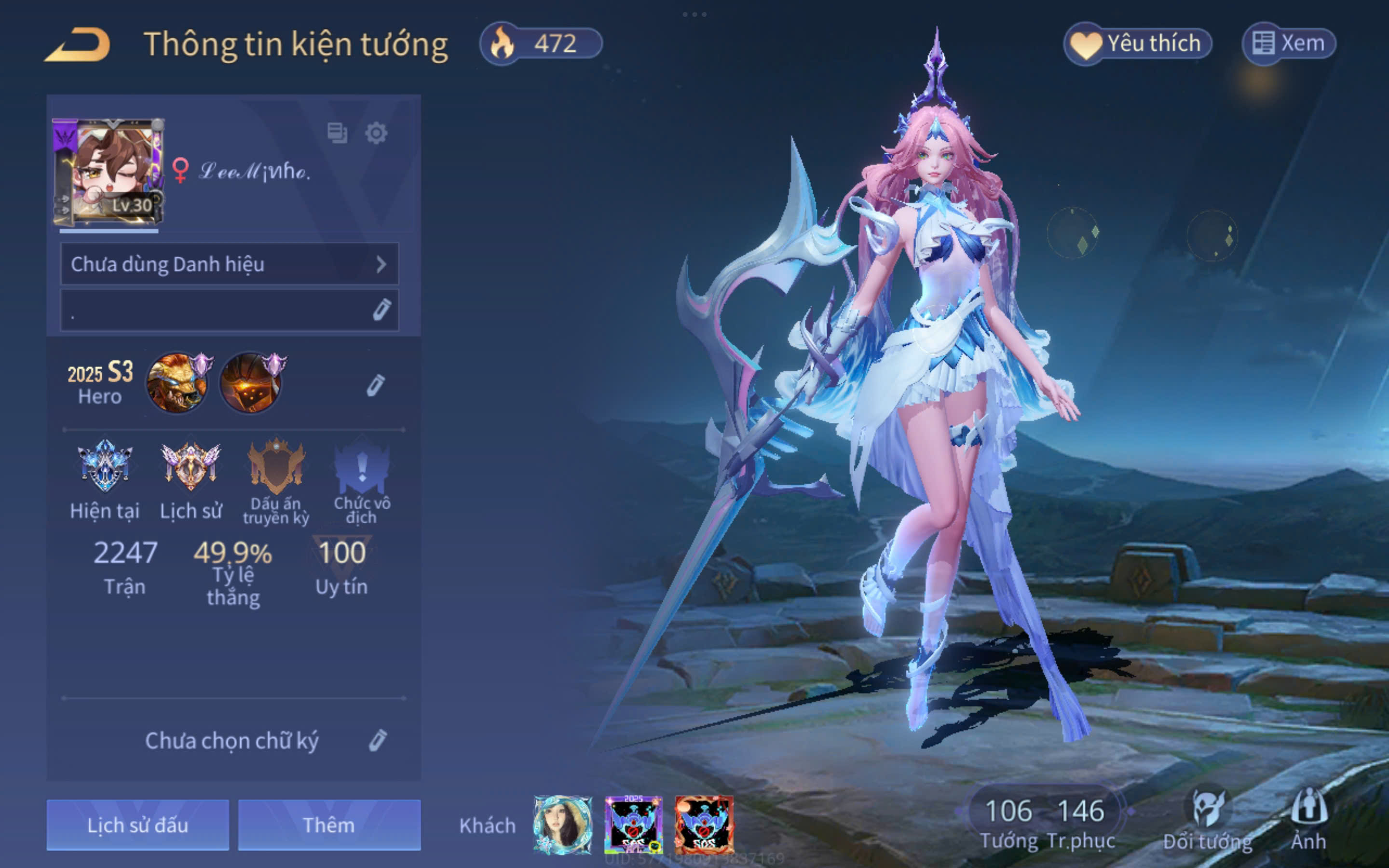View the visitor with the girl avatar
The height and width of the screenshot is (868, 1389).
562,825
